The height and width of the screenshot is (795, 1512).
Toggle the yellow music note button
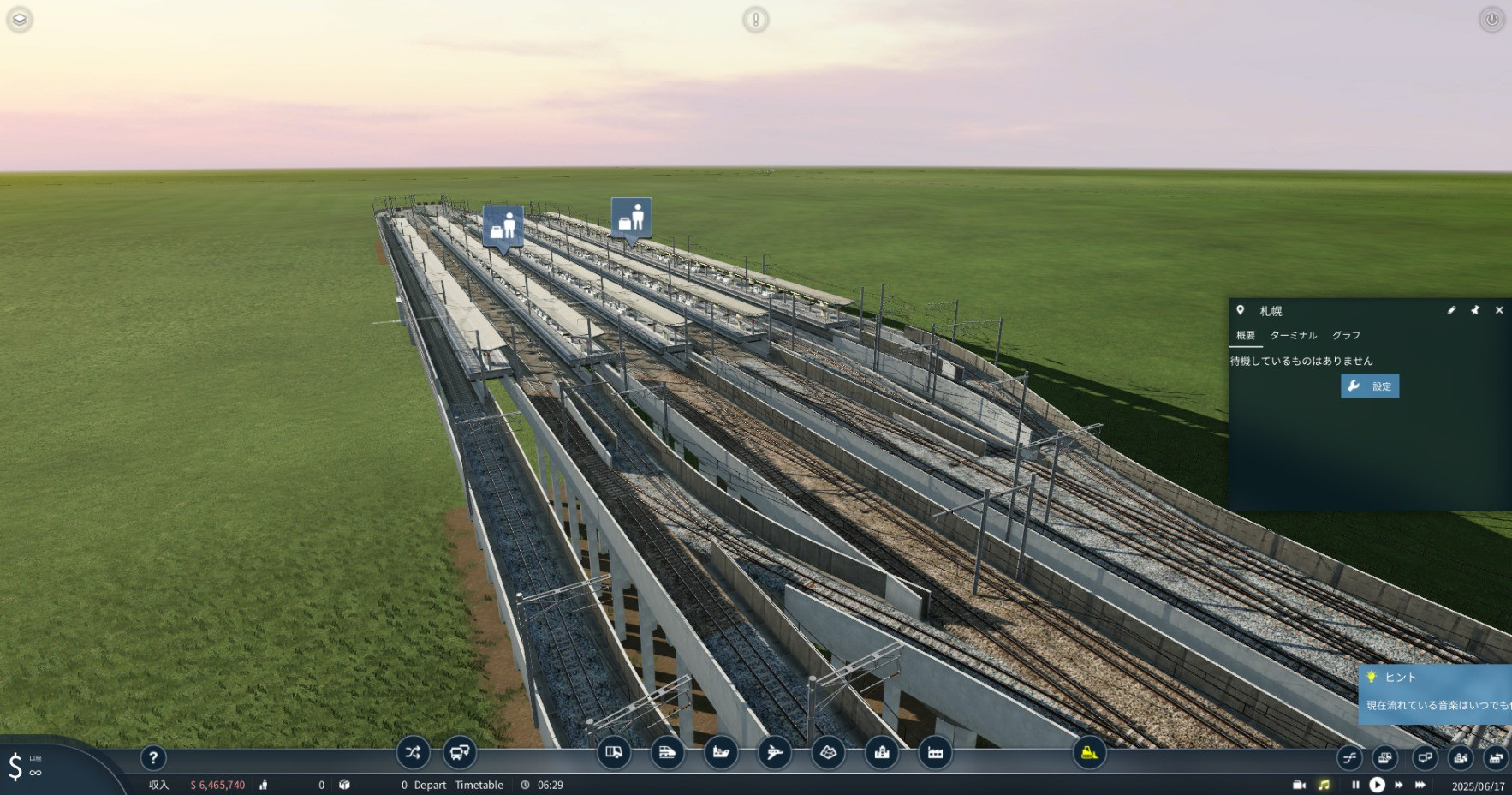point(1324,785)
